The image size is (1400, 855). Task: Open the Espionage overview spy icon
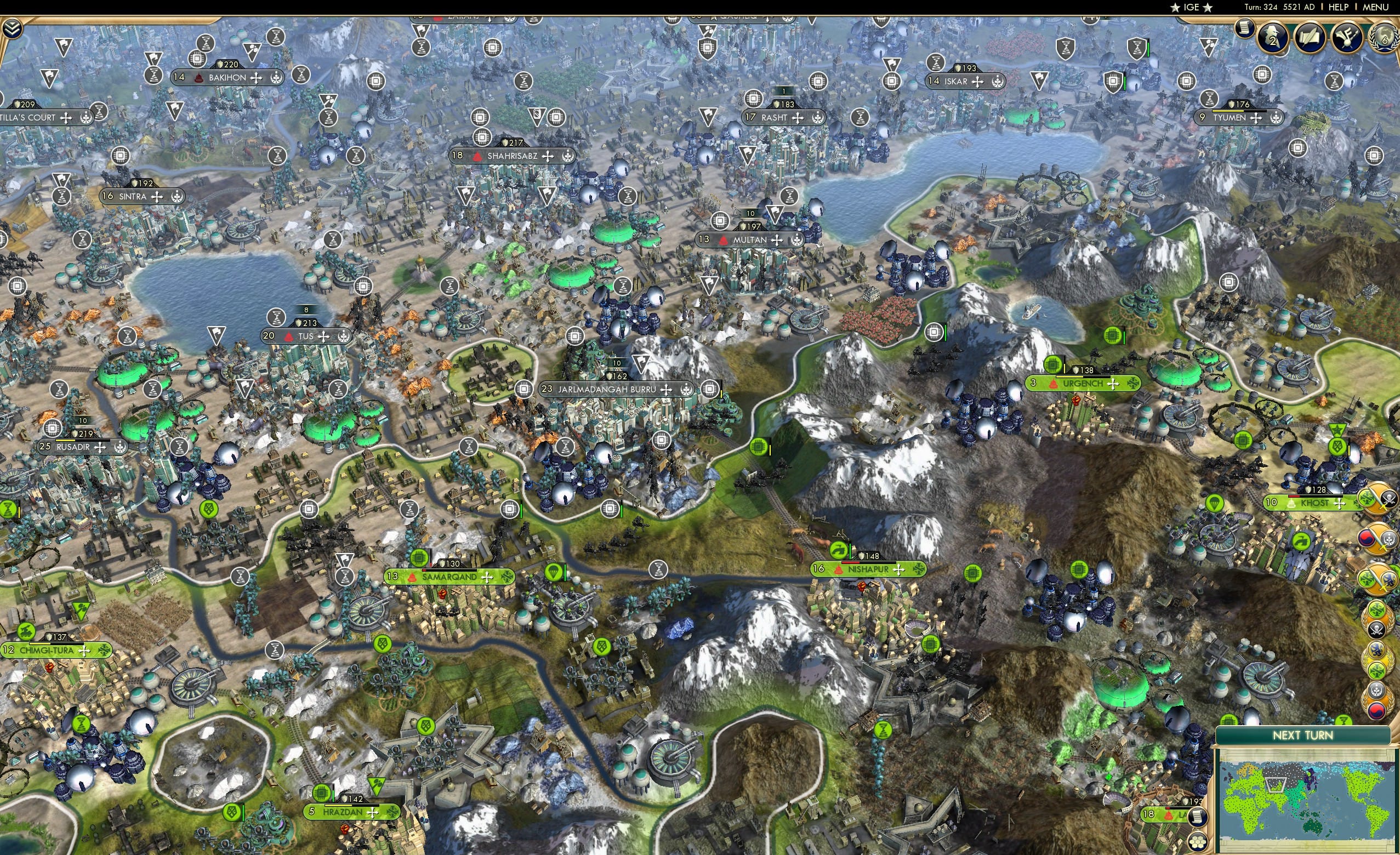[x=1272, y=38]
